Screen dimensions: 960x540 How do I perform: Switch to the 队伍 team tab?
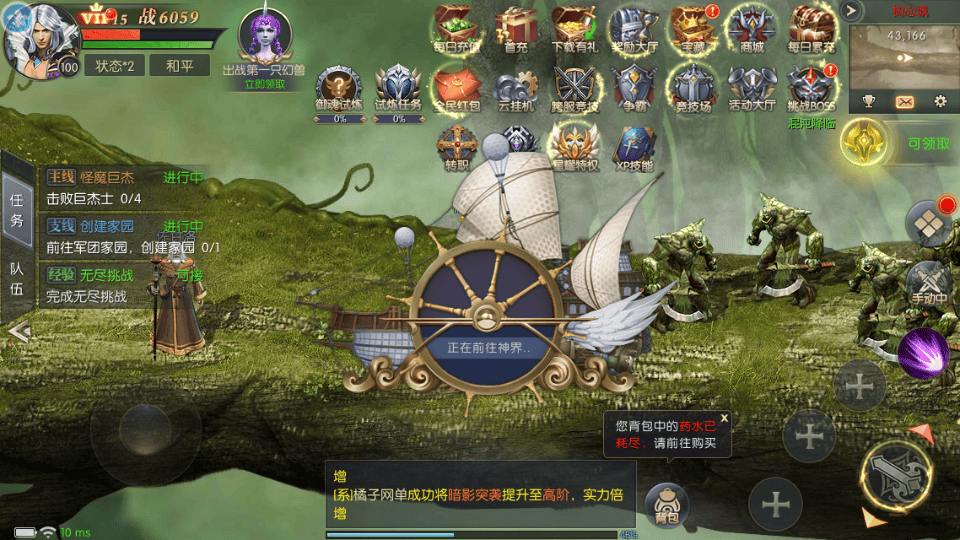click(17, 280)
